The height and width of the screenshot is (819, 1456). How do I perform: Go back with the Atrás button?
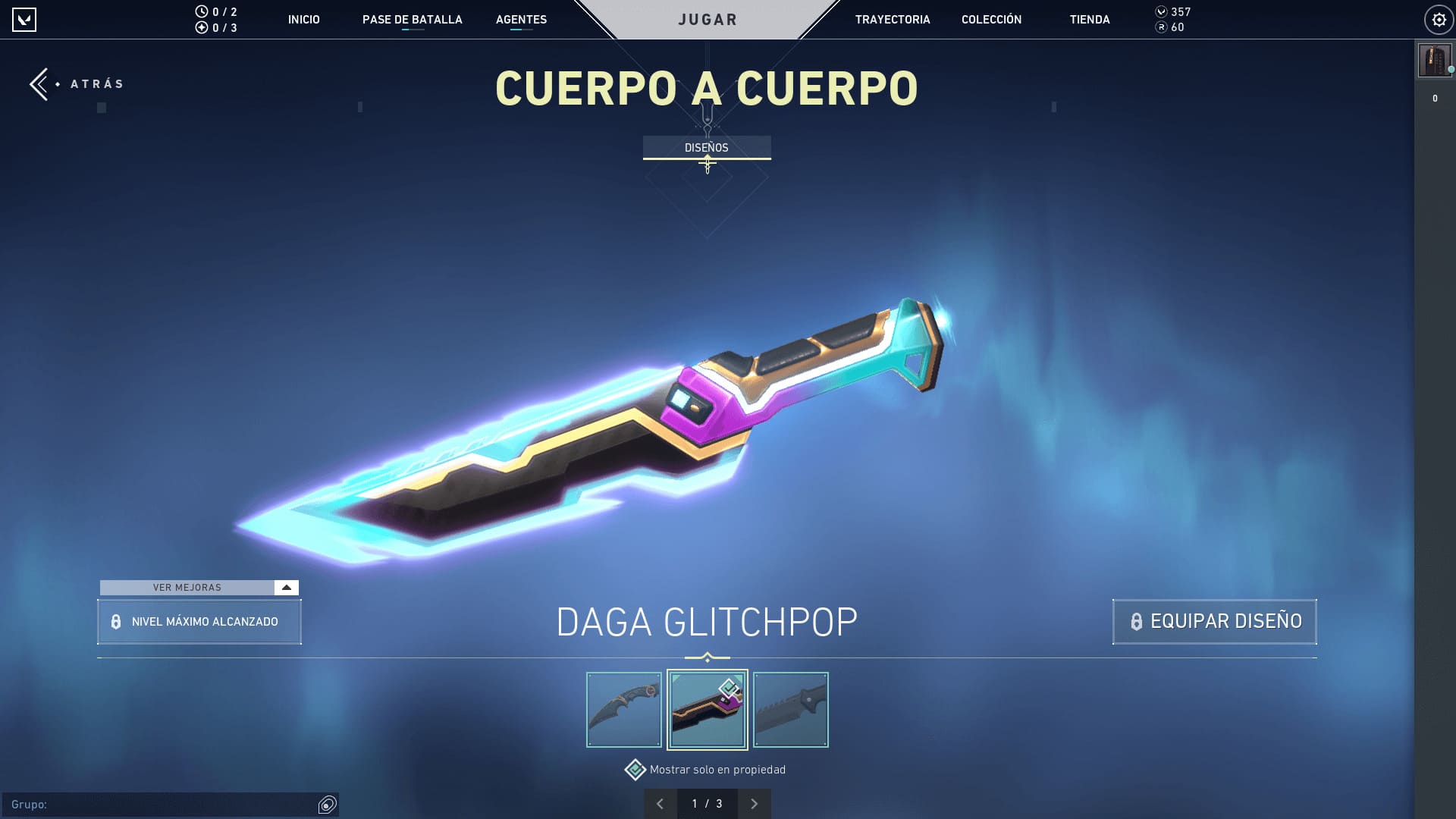[76, 84]
